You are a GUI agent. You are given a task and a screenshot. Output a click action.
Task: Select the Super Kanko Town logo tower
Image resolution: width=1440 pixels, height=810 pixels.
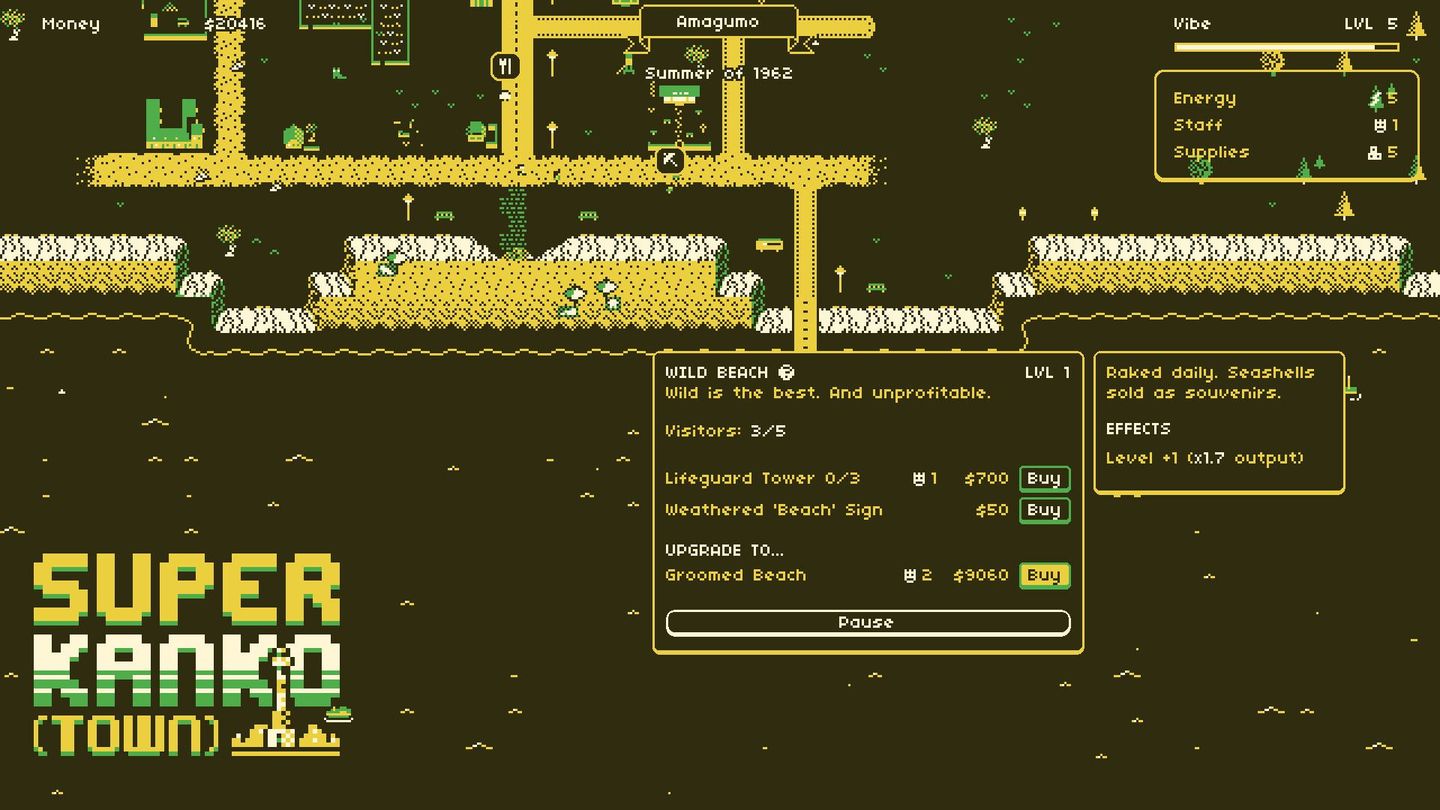point(280,700)
